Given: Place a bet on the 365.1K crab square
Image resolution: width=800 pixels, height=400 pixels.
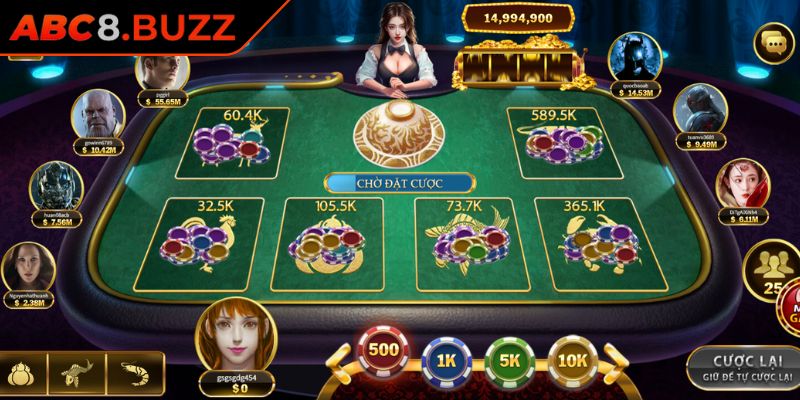Looking at the screenshot, I should point(590,241).
